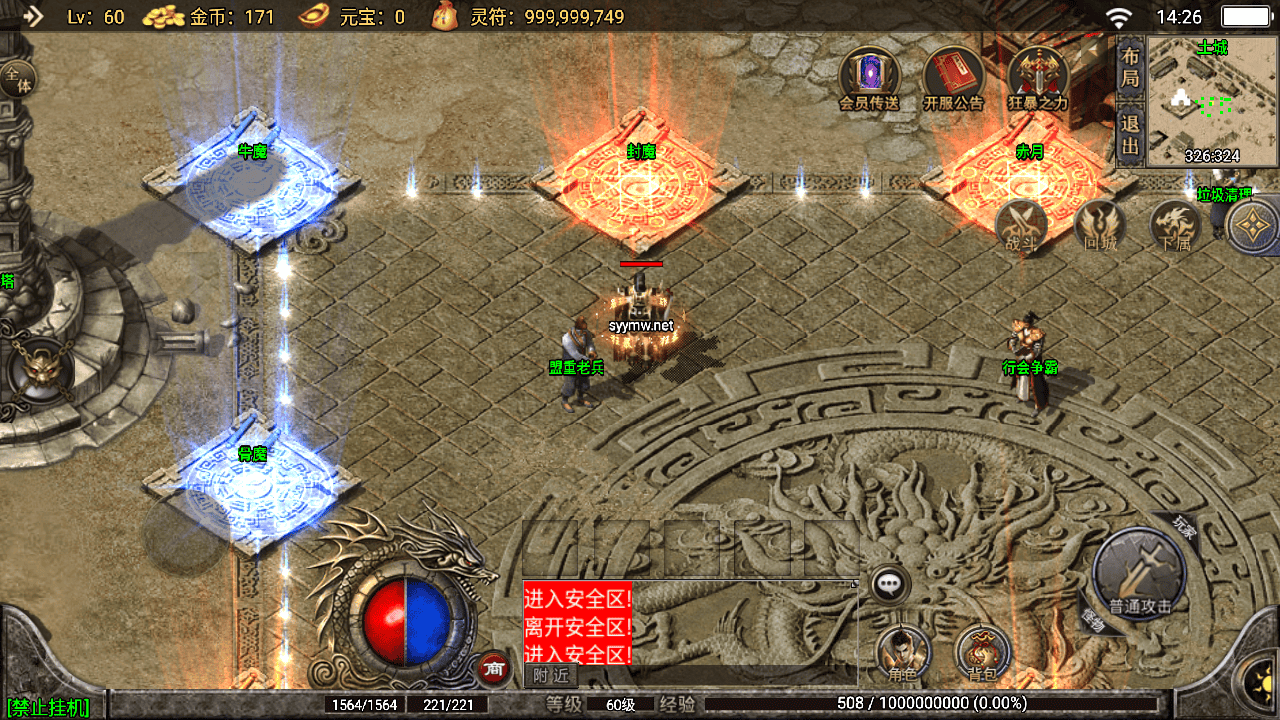Expand the top-left arrow menu

pyautogui.click(x=33, y=16)
